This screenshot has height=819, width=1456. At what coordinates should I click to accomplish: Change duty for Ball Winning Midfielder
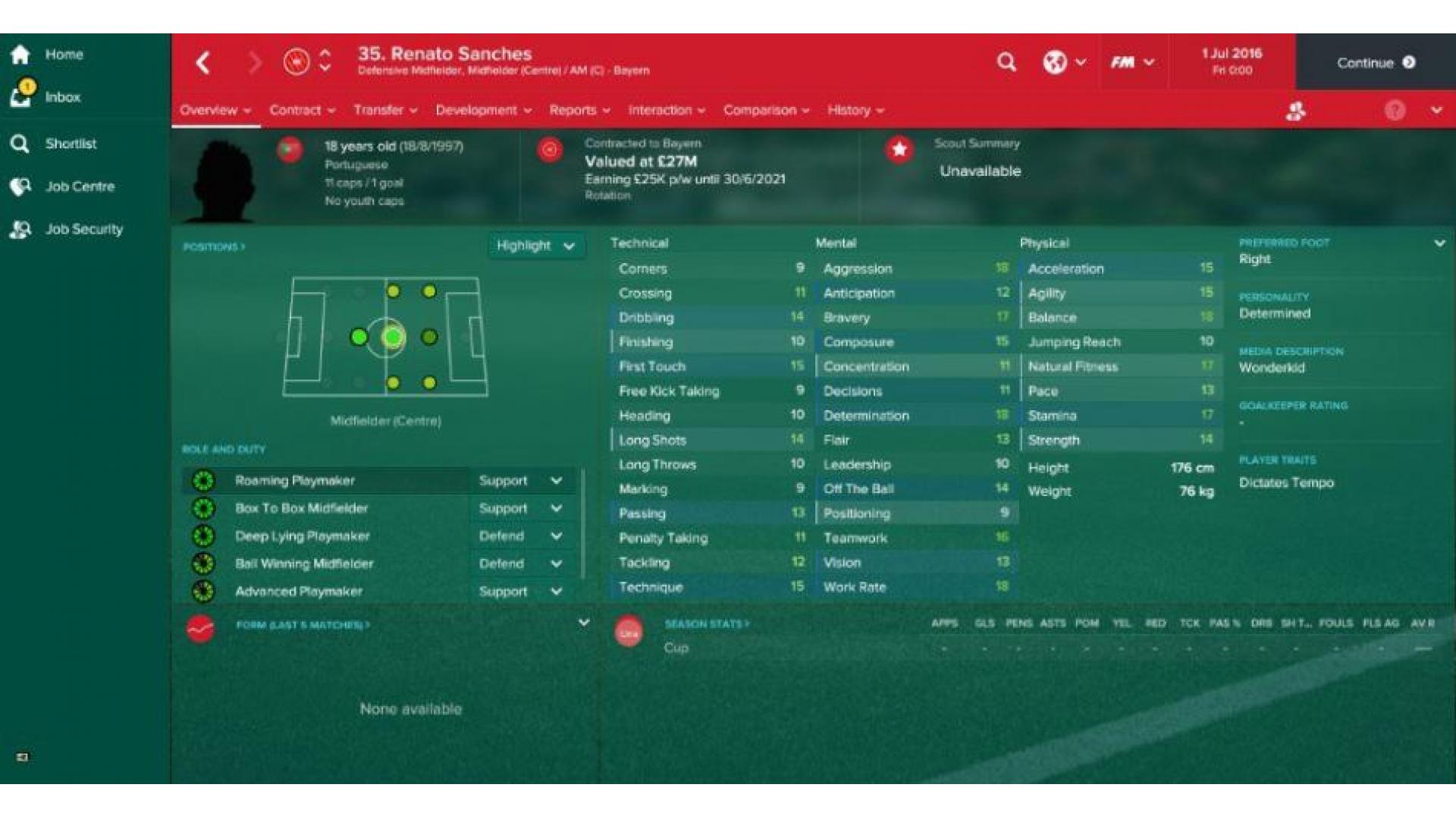[520, 563]
